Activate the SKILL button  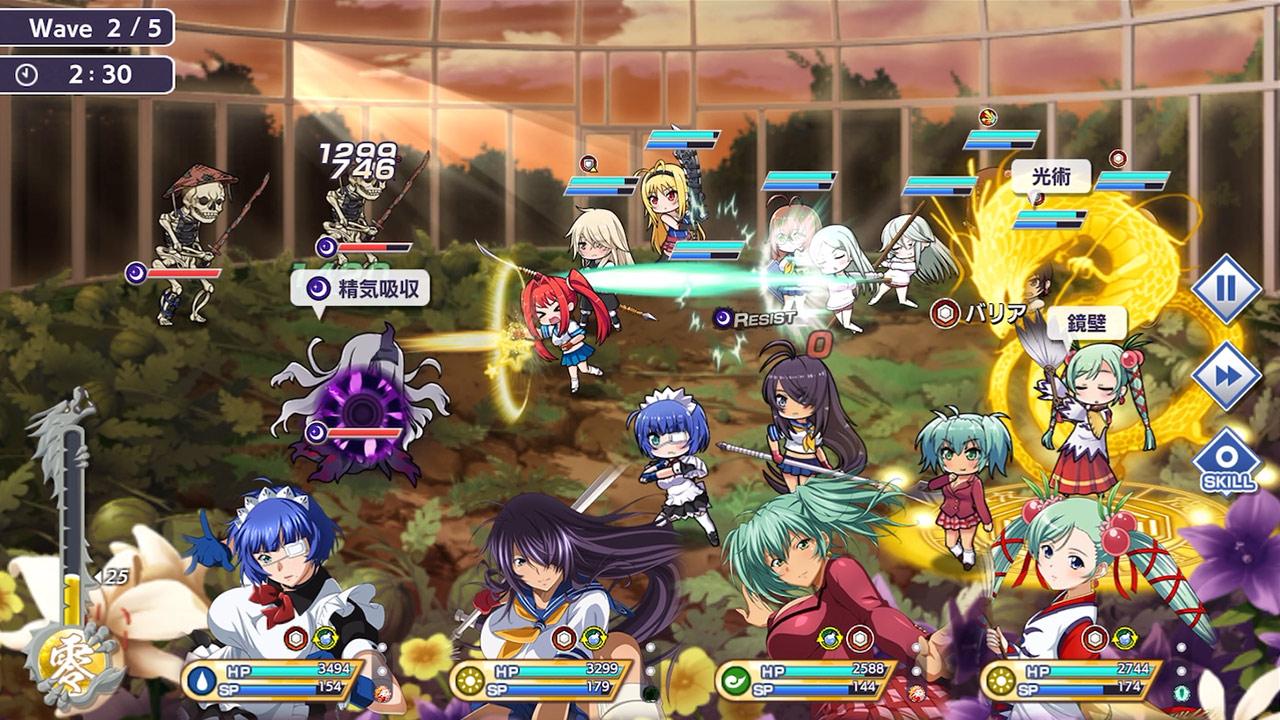(x=1226, y=462)
